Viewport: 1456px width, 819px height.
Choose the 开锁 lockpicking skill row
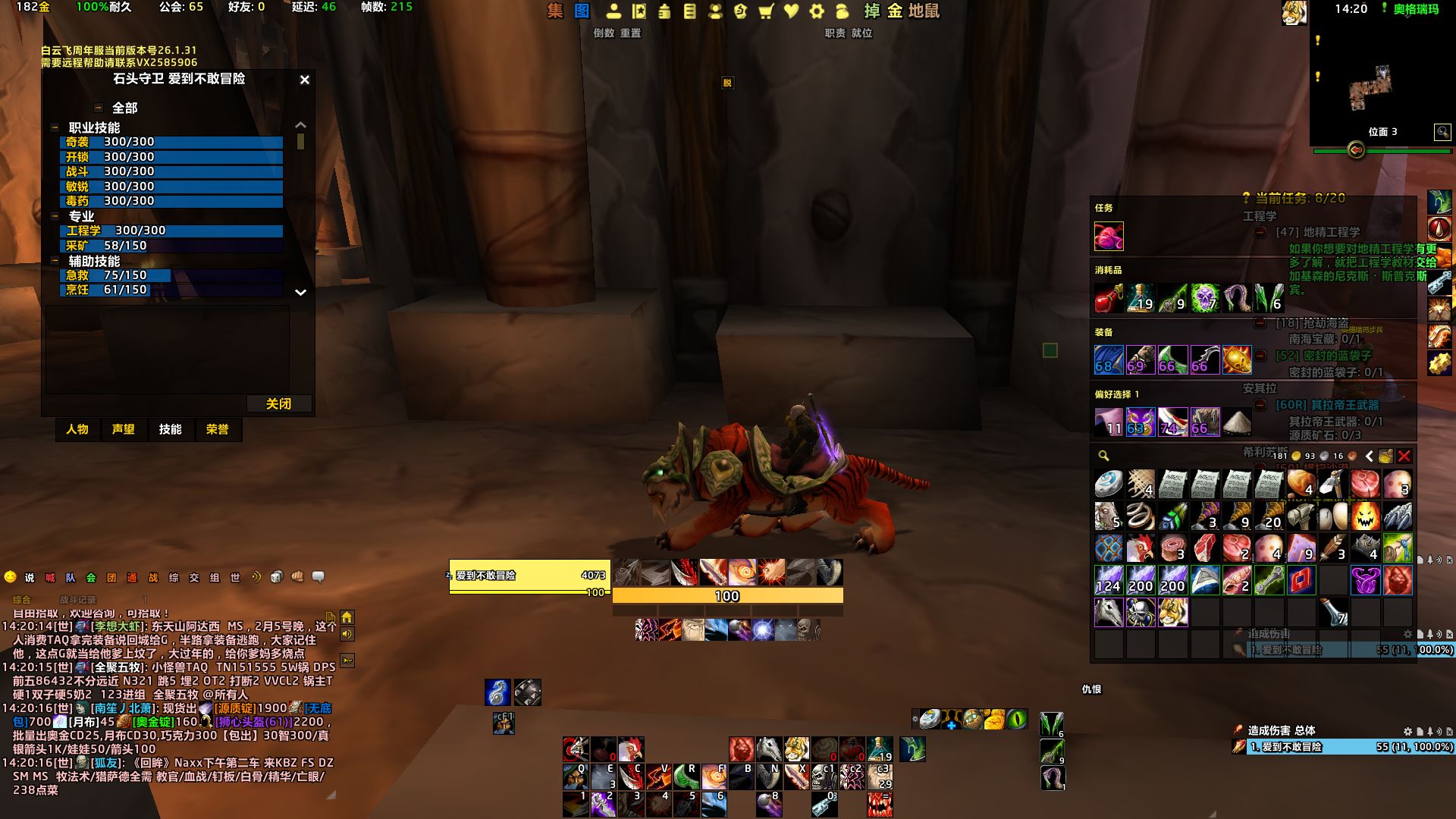171,157
